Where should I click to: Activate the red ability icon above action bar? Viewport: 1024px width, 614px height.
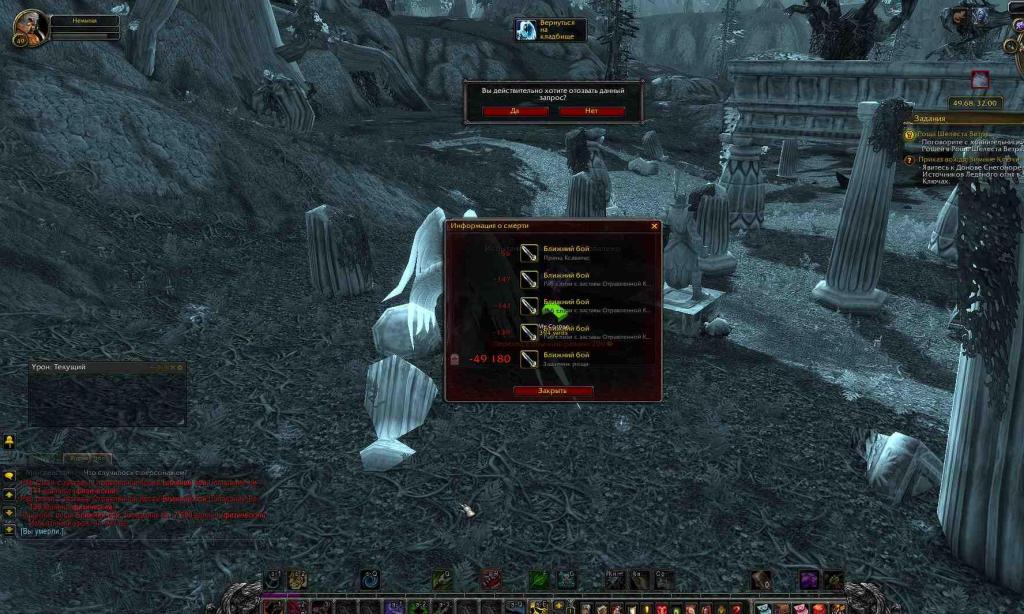pos(490,579)
